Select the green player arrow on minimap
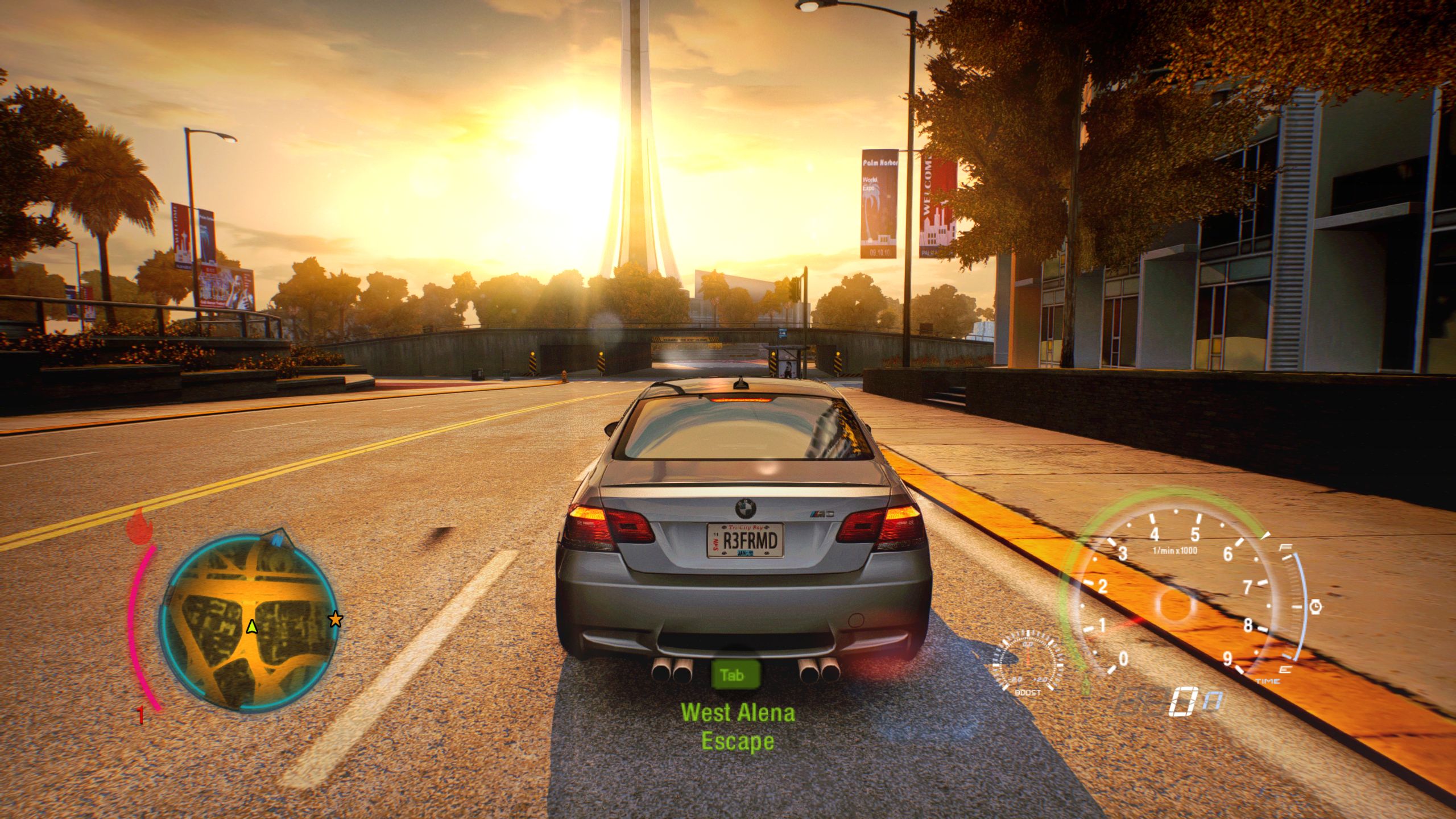The image size is (1456, 819). click(x=251, y=627)
